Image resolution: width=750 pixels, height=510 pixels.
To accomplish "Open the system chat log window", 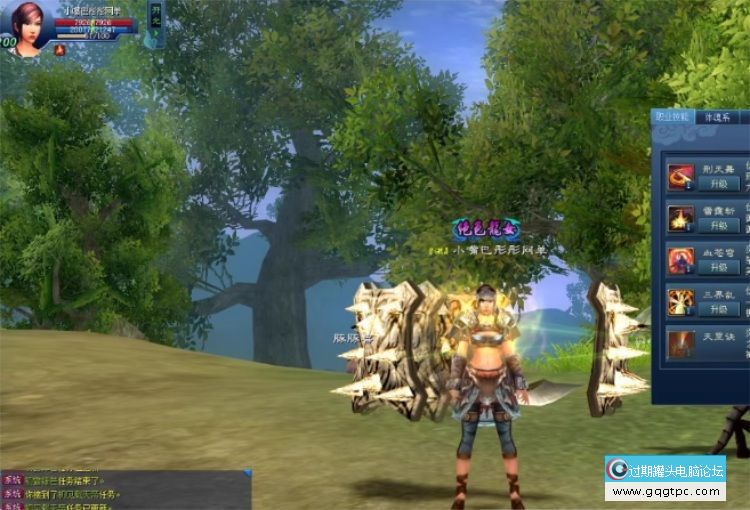I will click(125, 491).
